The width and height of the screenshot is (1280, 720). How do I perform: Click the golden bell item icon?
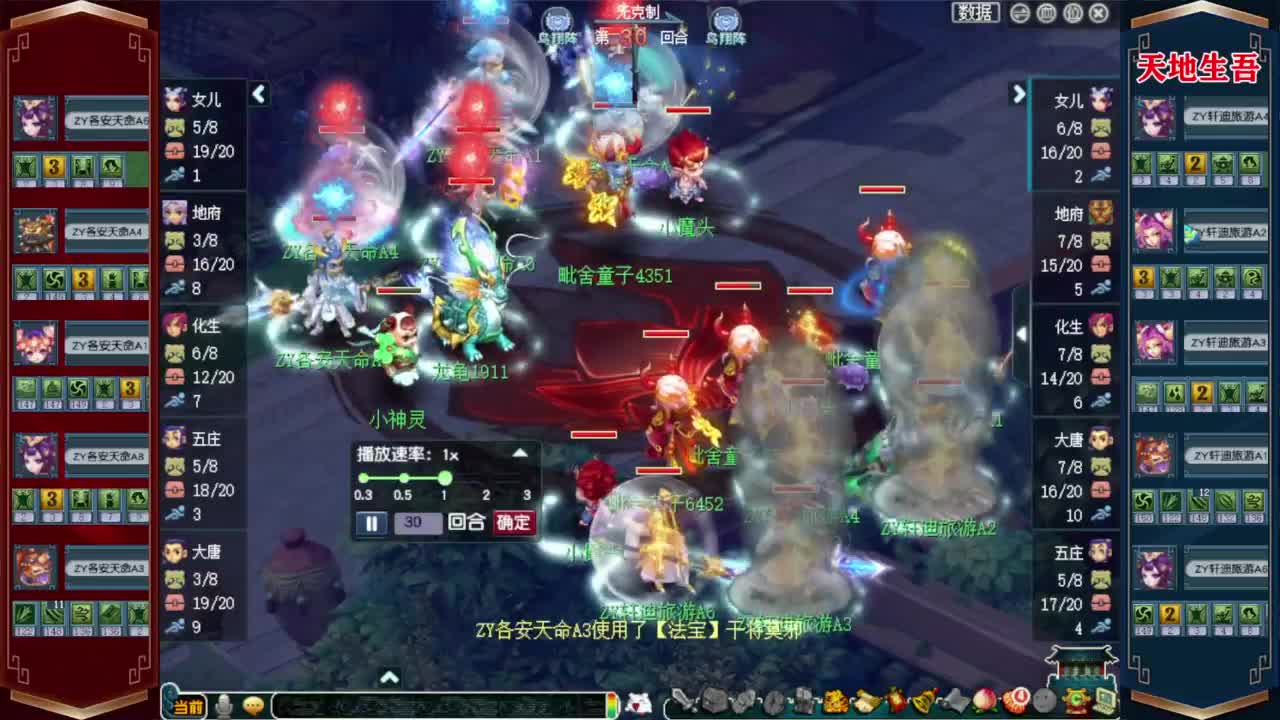click(921, 700)
